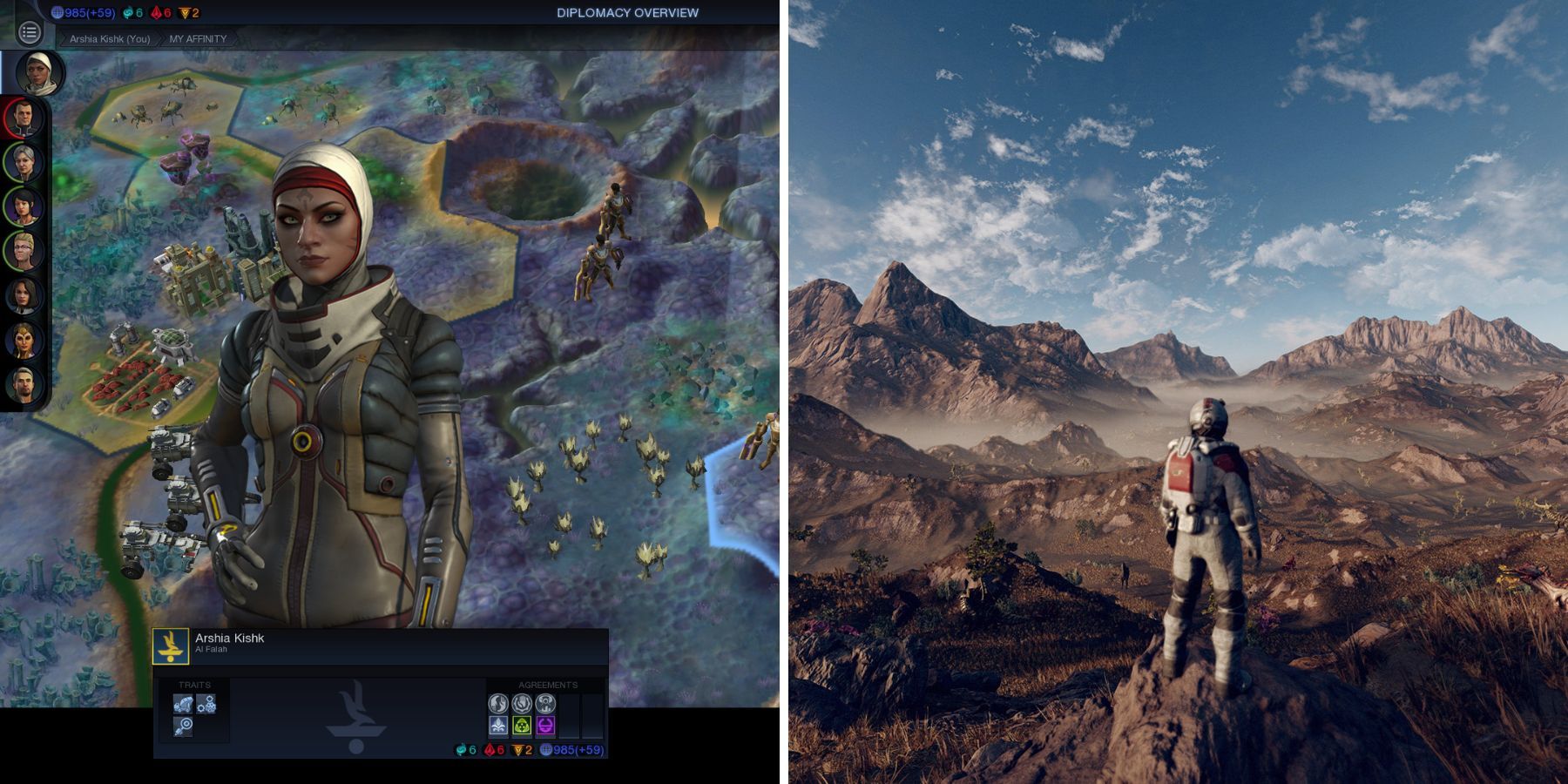This screenshot has height=784, width=1568.
Task: Expand Arshia Kishk's leader portrait panel
Action: tap(39, 74)
